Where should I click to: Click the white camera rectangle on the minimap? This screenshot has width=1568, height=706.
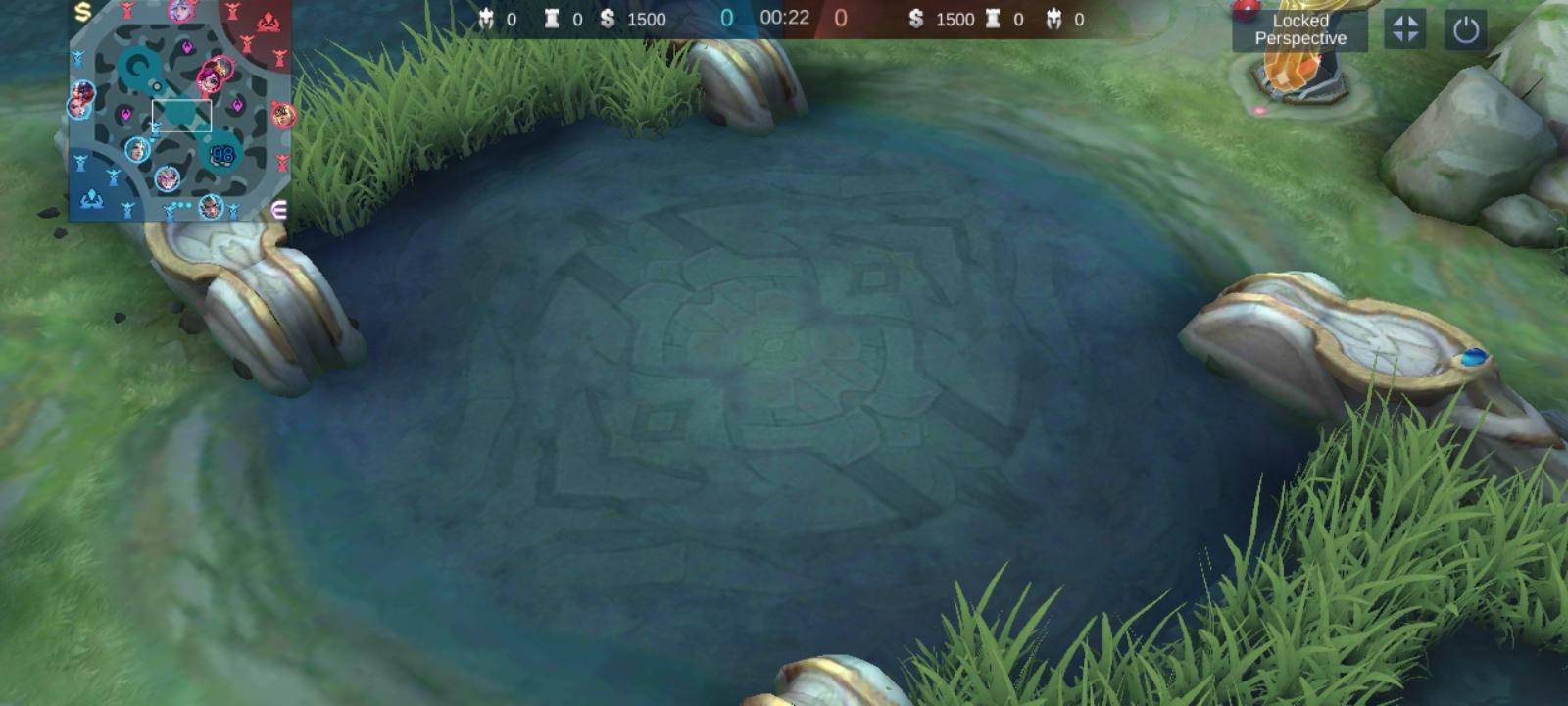point(182,116)
